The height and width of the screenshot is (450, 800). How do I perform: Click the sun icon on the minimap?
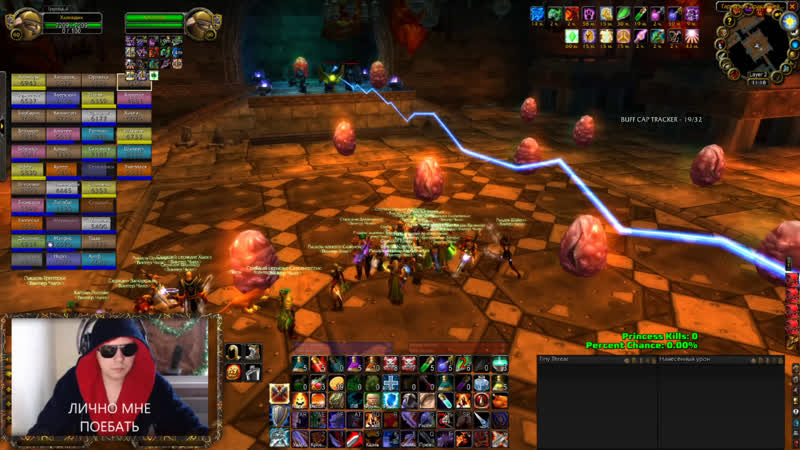point(788,21)
